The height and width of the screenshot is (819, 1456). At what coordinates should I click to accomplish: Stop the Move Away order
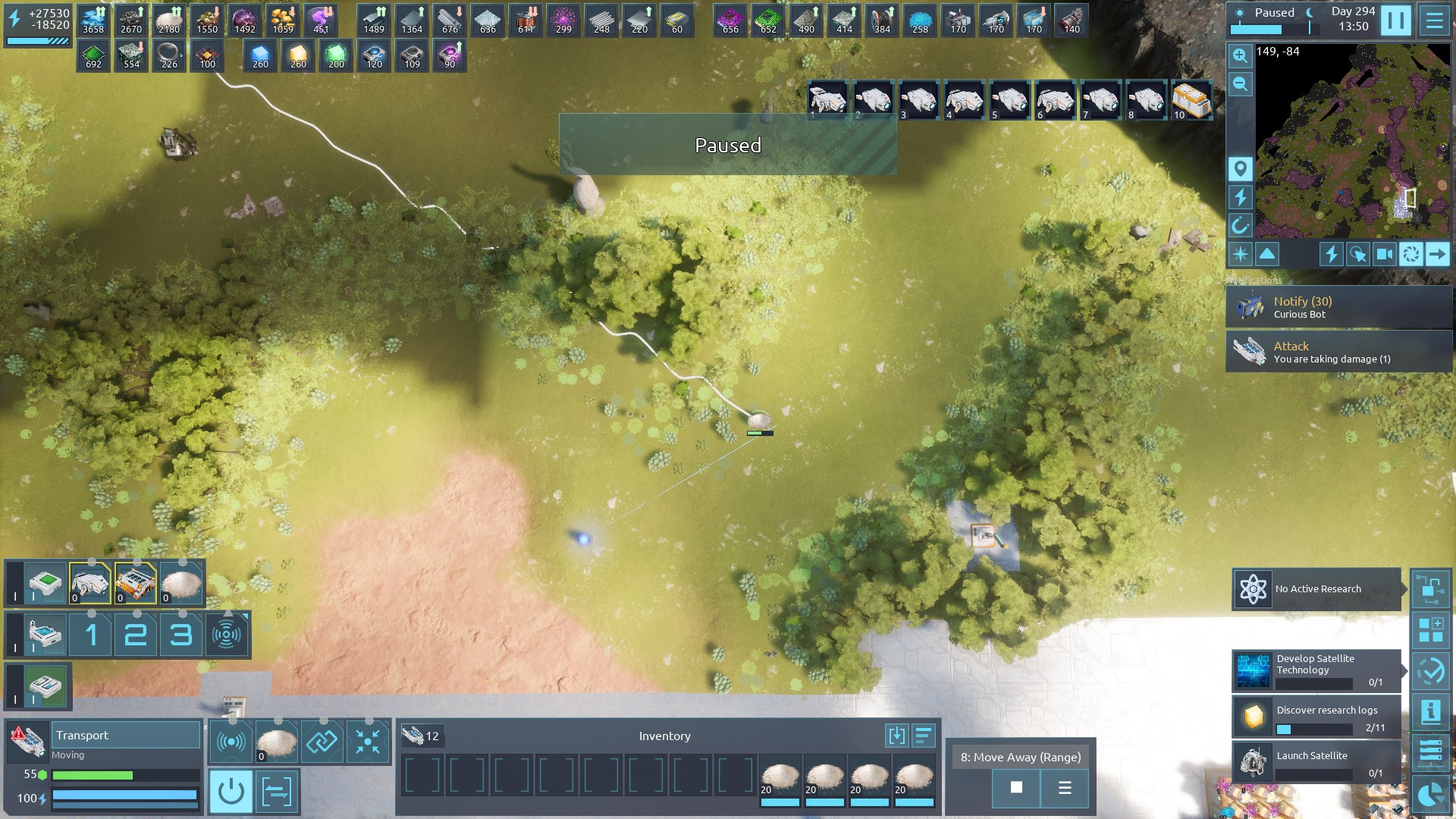tap(1016, 788)
